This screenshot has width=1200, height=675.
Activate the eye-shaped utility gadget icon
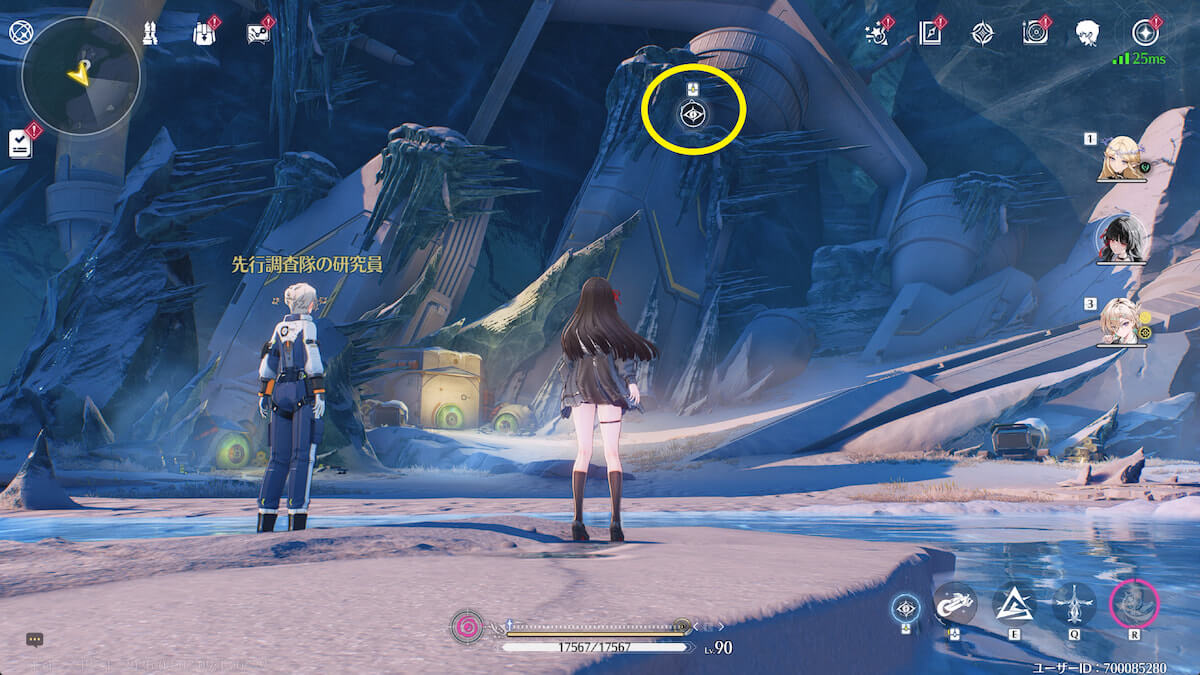point(906,606)
